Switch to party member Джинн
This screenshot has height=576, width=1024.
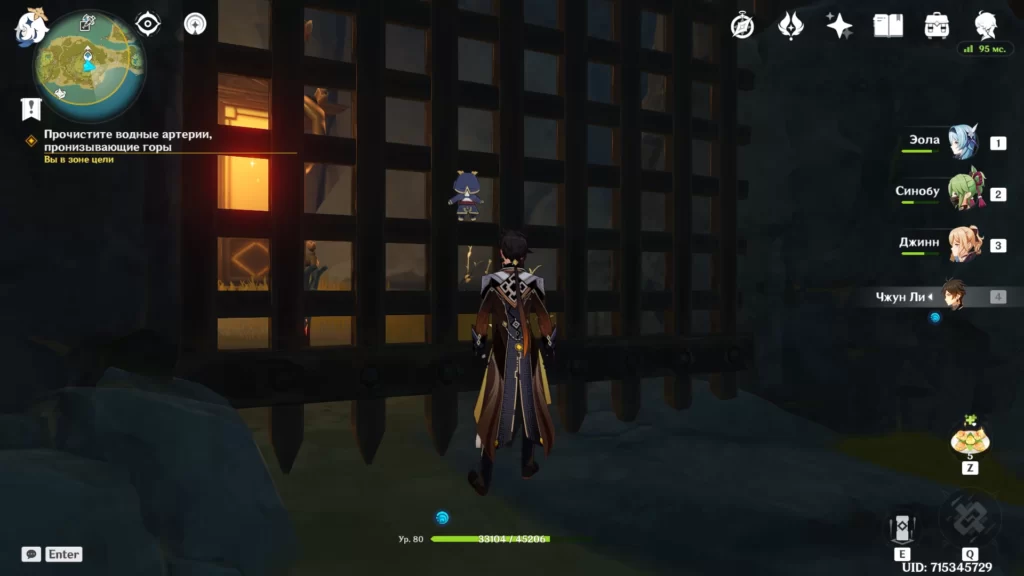point(962,245)
